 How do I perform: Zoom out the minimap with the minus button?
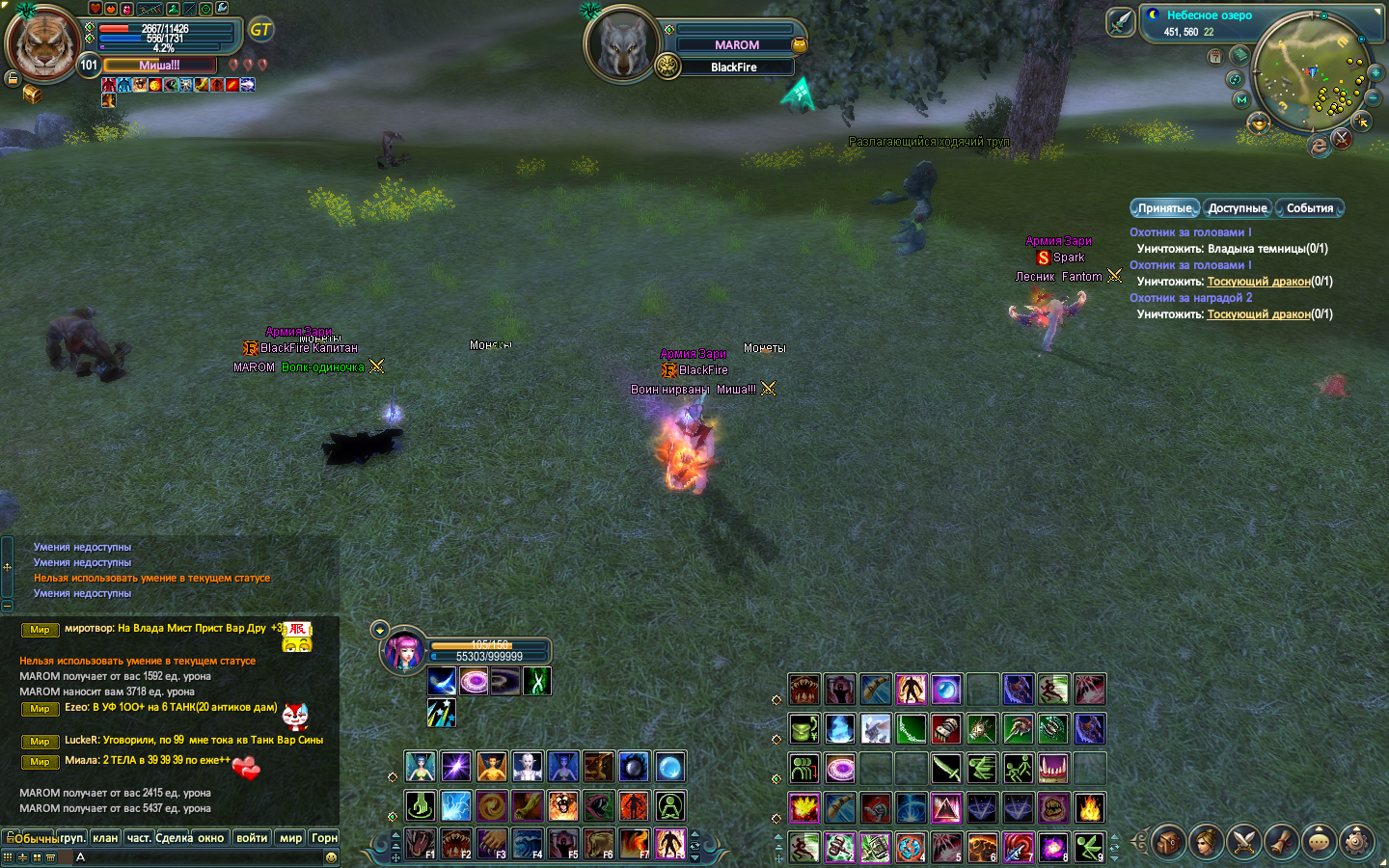coord(1373,98)
